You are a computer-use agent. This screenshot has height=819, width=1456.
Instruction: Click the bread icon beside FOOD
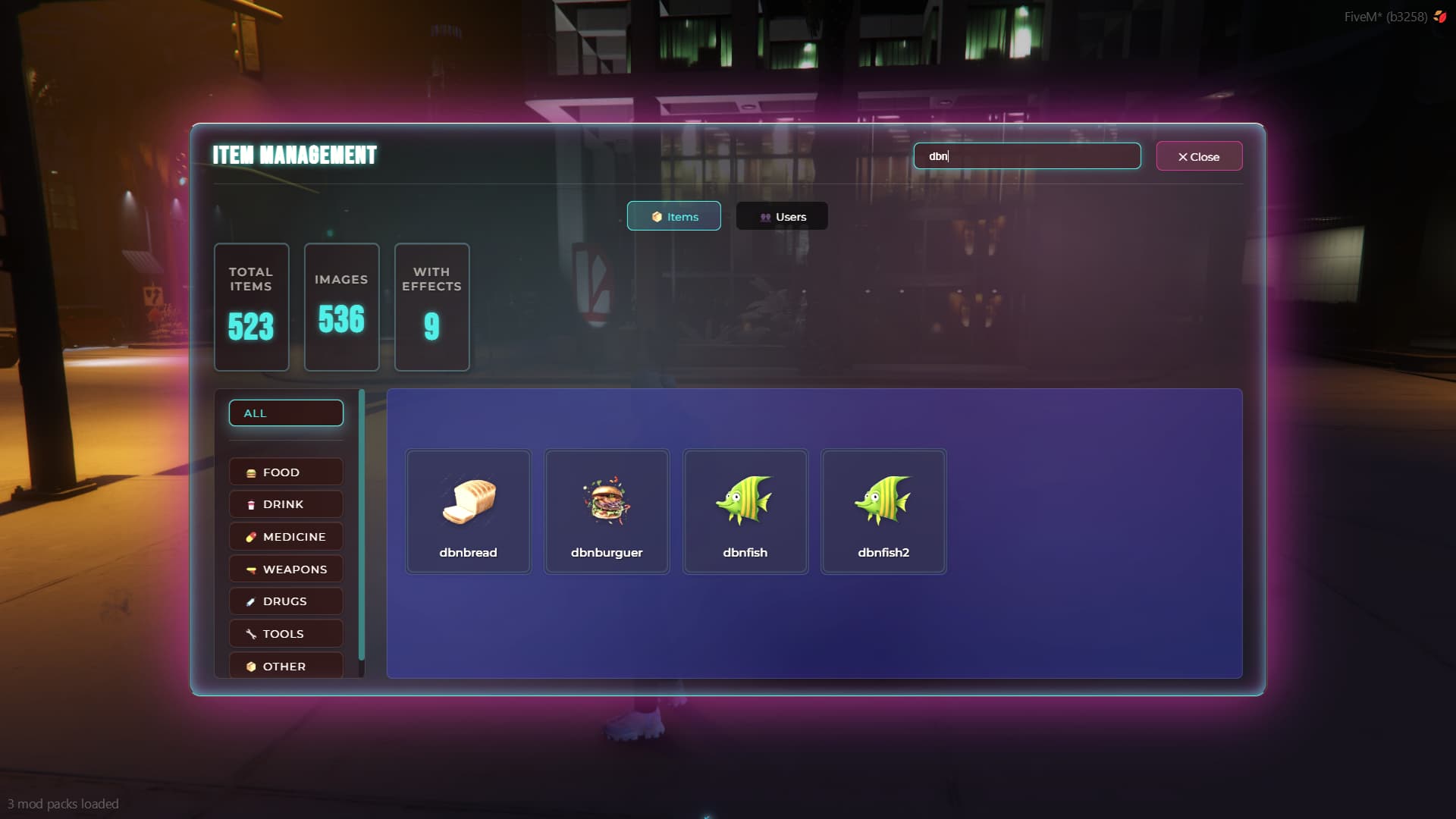coord(250,472)
